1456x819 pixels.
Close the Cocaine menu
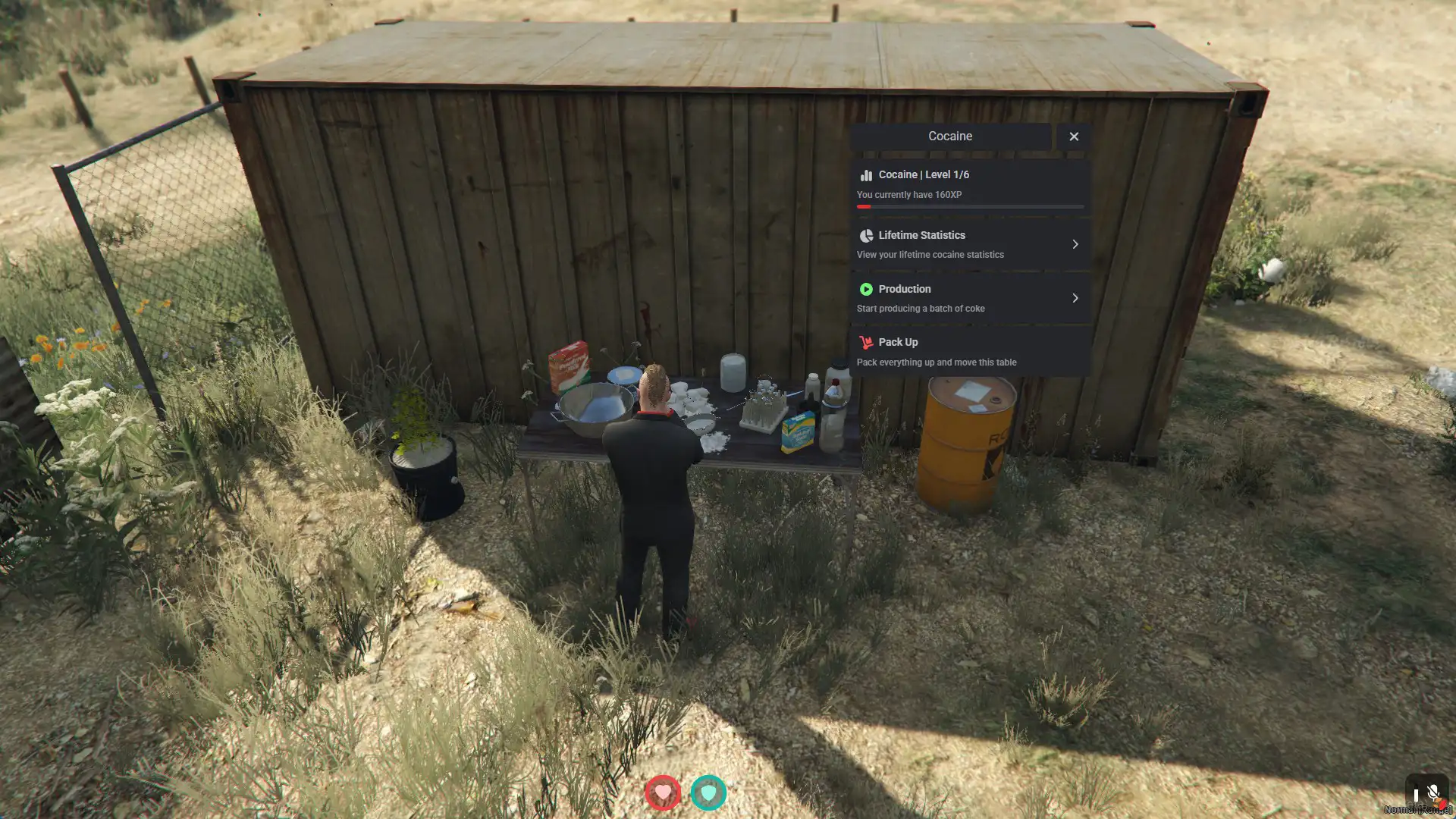tap(1074, 136)
